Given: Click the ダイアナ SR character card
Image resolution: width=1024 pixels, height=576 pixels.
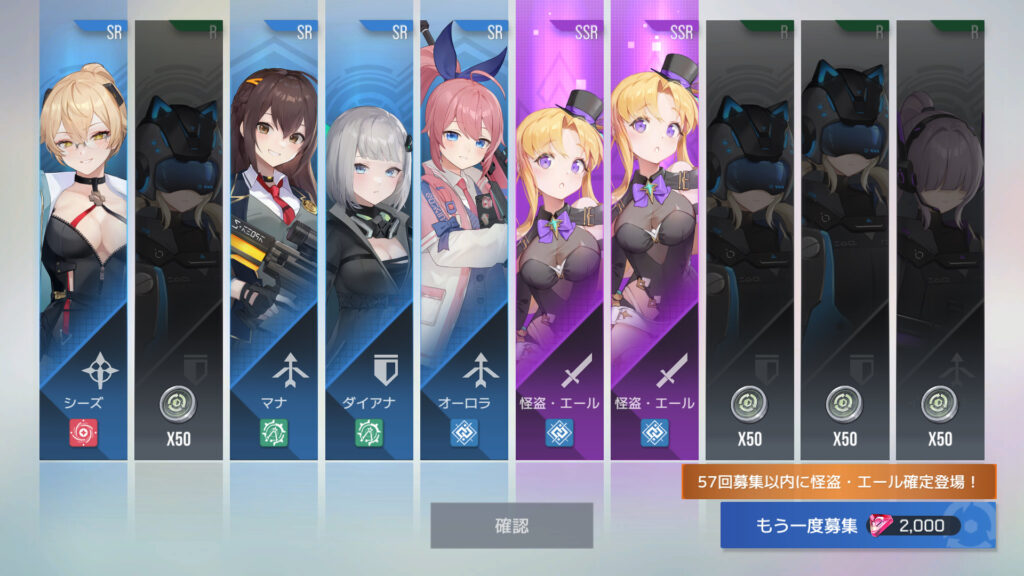Looking at the screenshot, I should (369, 240).
